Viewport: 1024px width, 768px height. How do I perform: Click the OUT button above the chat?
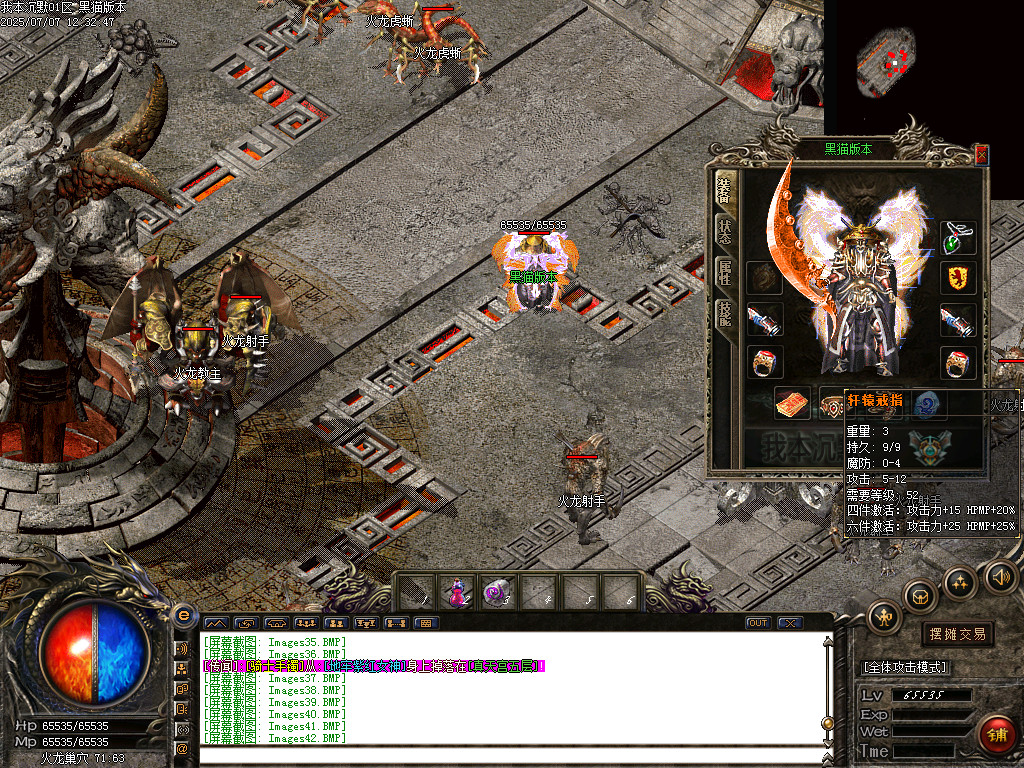[x=758, y=623]
